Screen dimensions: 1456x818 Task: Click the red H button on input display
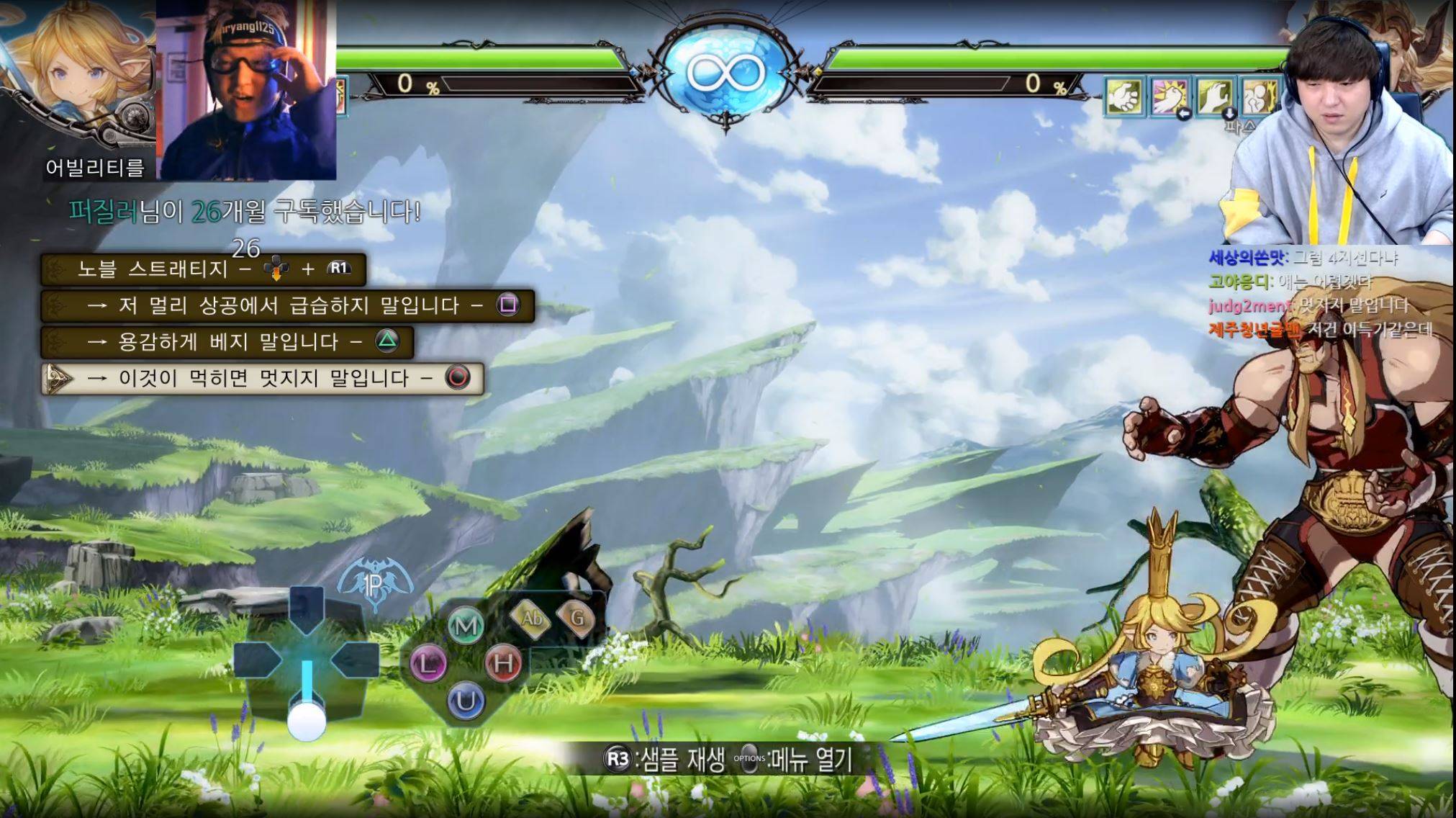[x=503, y=662]
